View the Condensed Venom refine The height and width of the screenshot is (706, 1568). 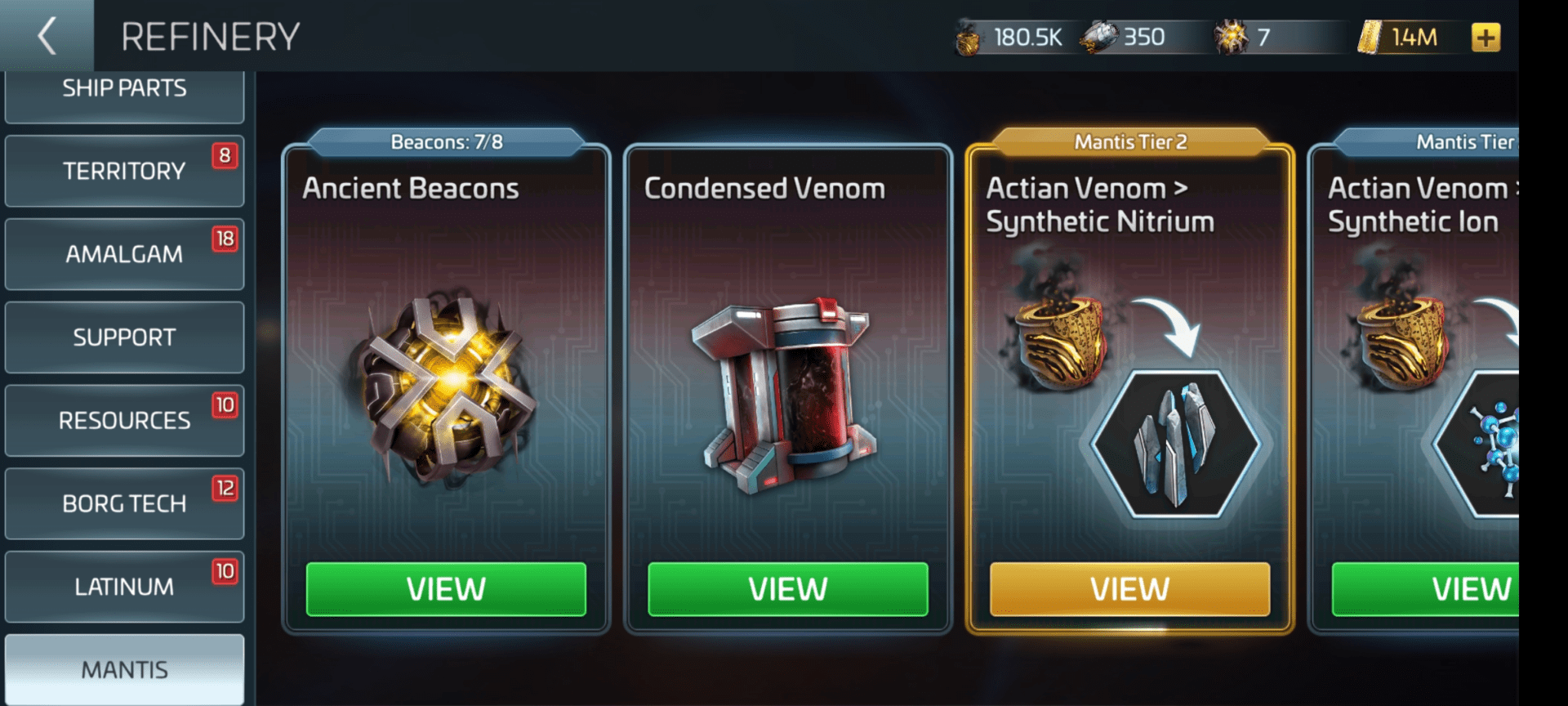click(x=787, y=589)
